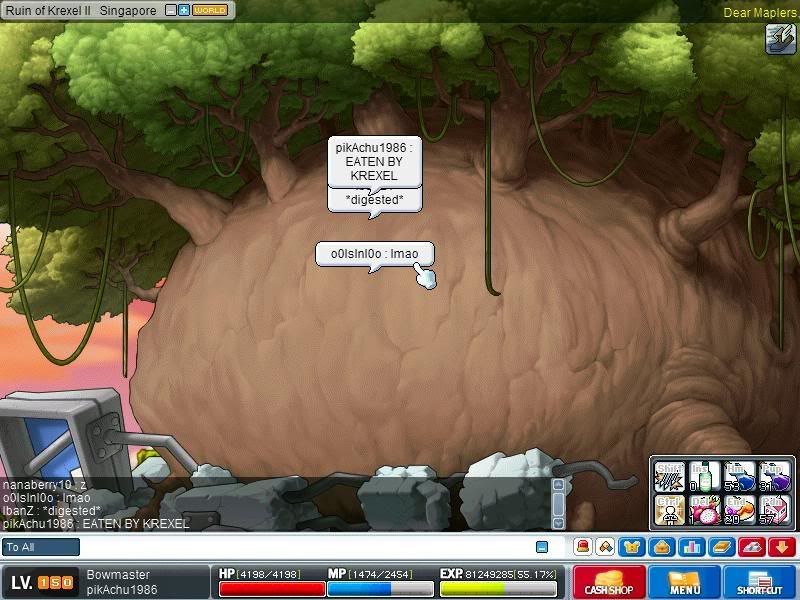800x600 pixels.
Task: Use the food plate in End slot
Action: click(x=739, y=509)
